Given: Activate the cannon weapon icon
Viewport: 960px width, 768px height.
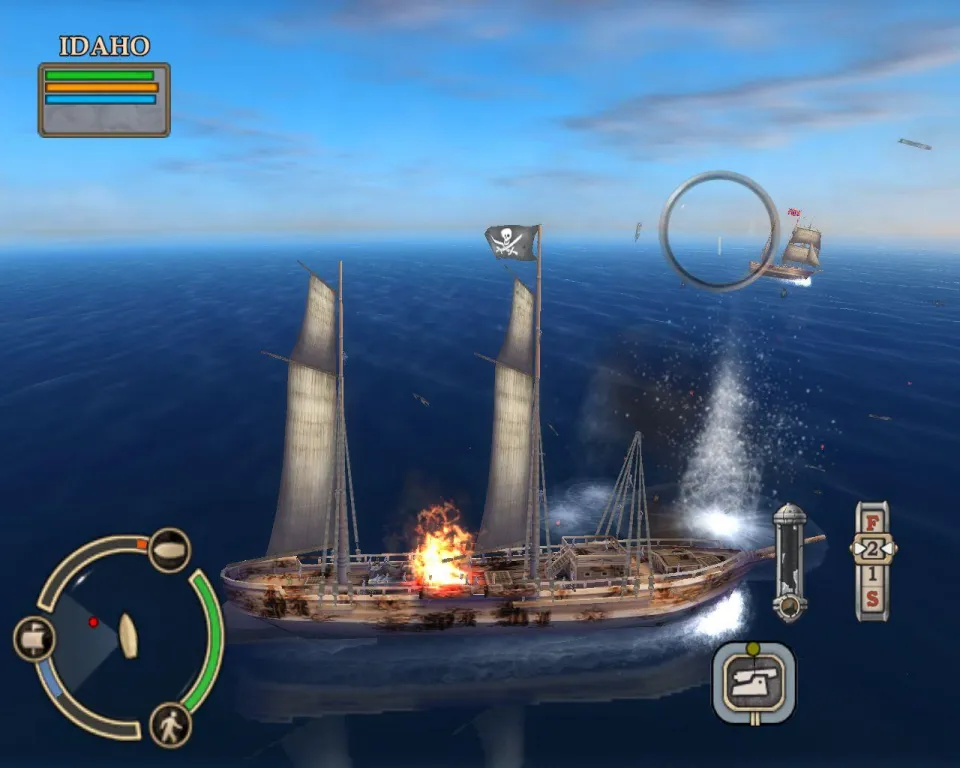Looking at the screenshot, I should (754, 683).
